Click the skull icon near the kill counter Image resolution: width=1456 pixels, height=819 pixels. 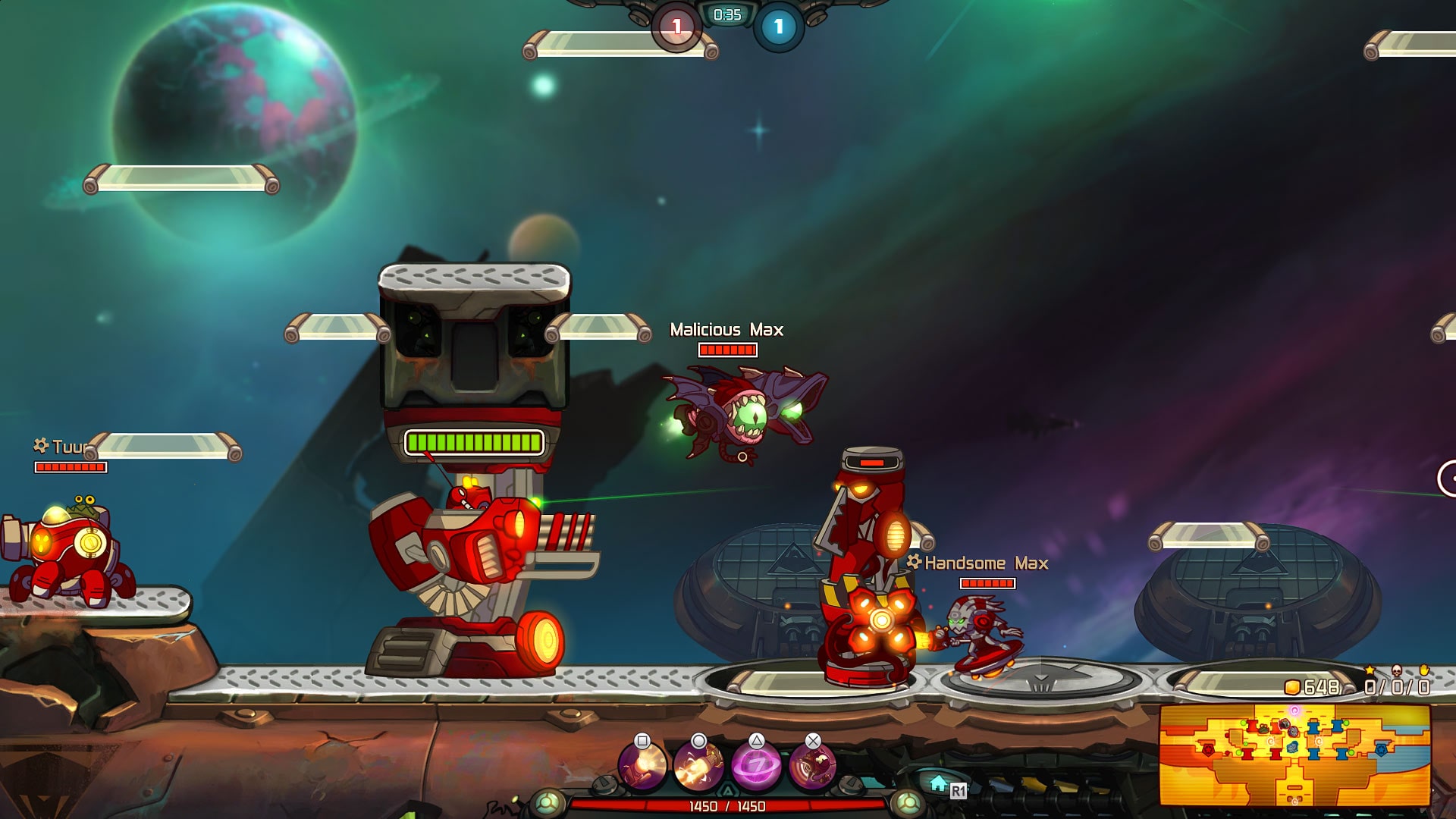1397,670
